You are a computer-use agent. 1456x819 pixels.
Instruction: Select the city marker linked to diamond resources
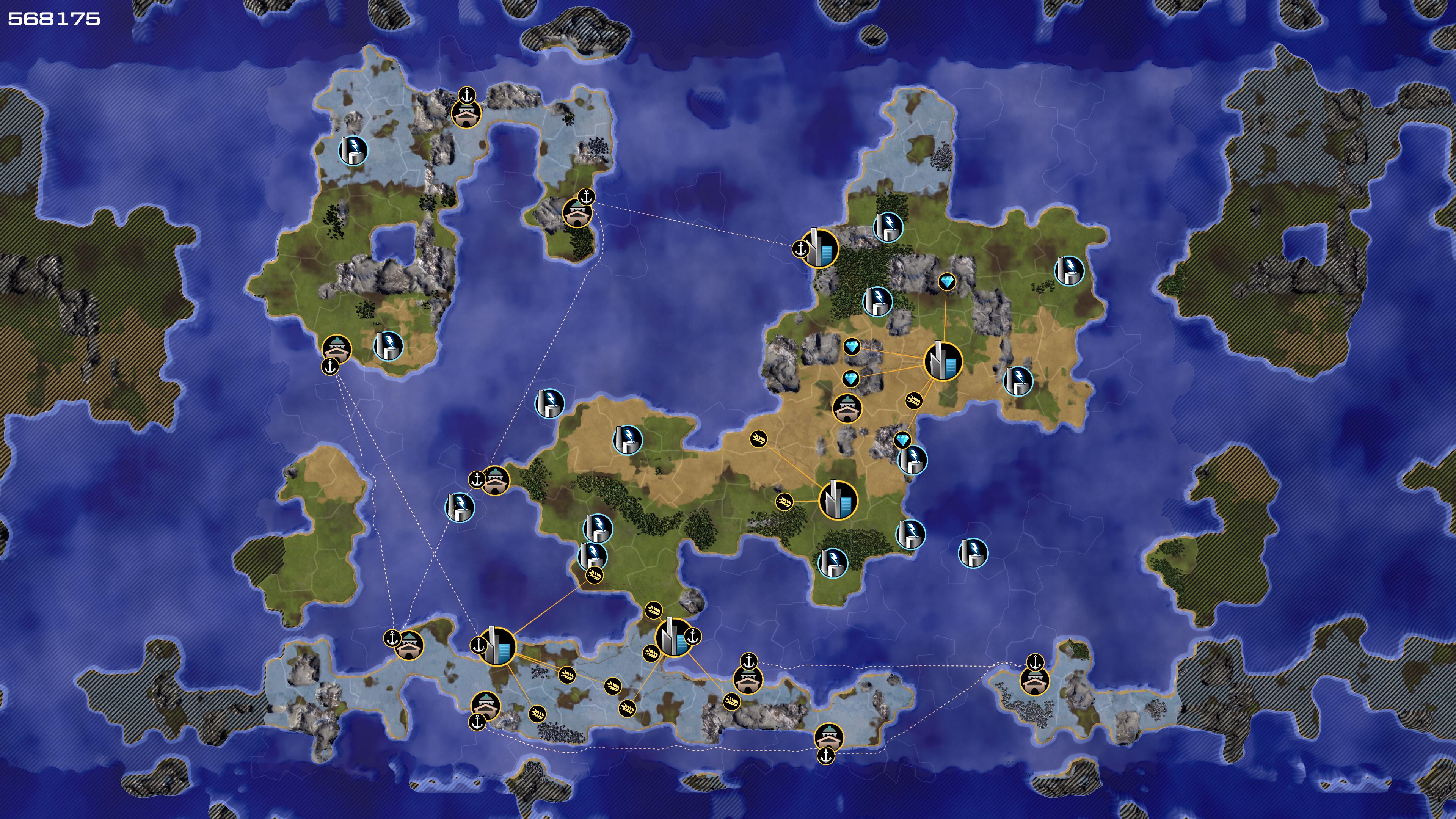[943, 361]
